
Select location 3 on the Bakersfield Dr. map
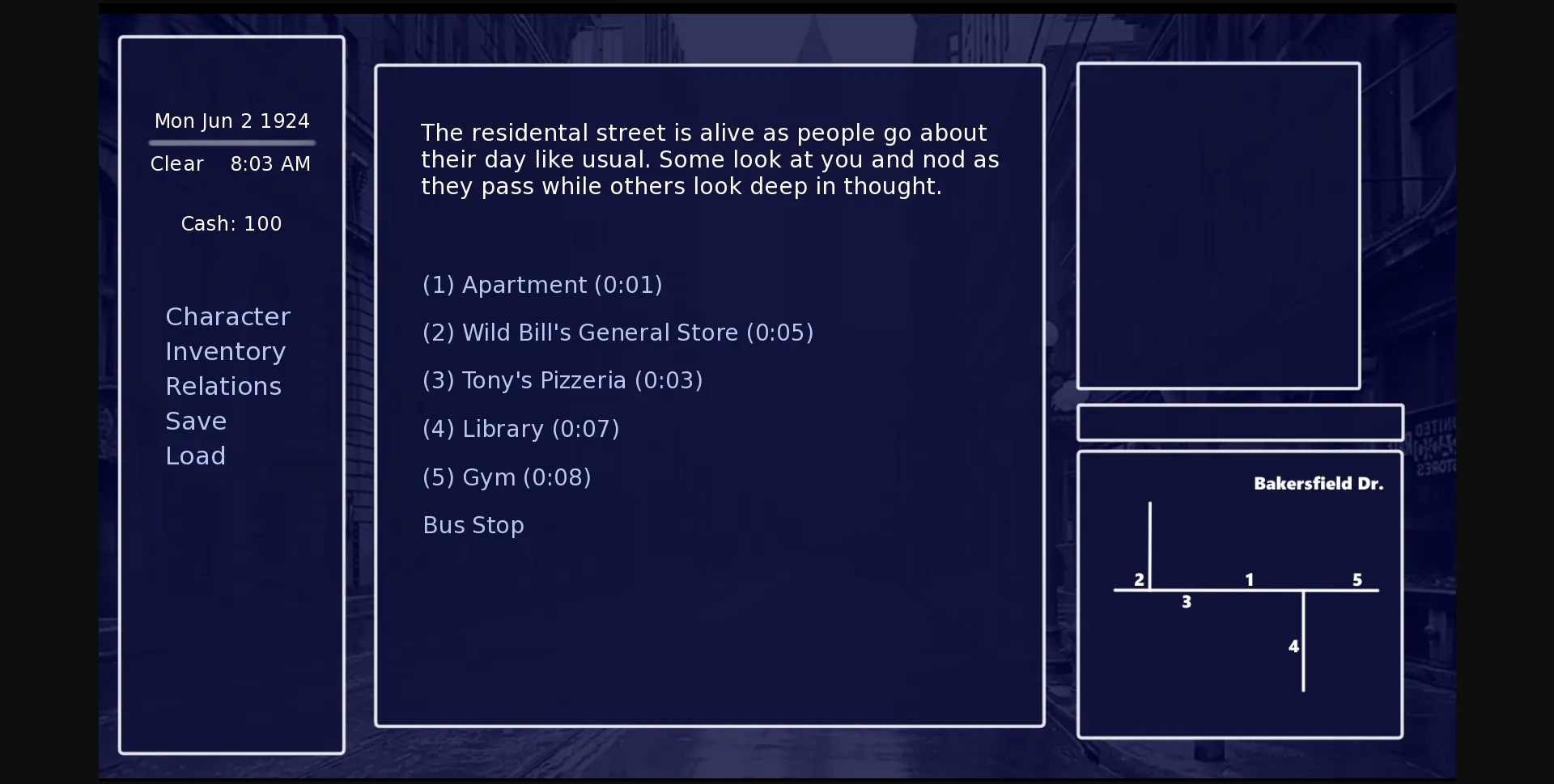click(1186, 601)
